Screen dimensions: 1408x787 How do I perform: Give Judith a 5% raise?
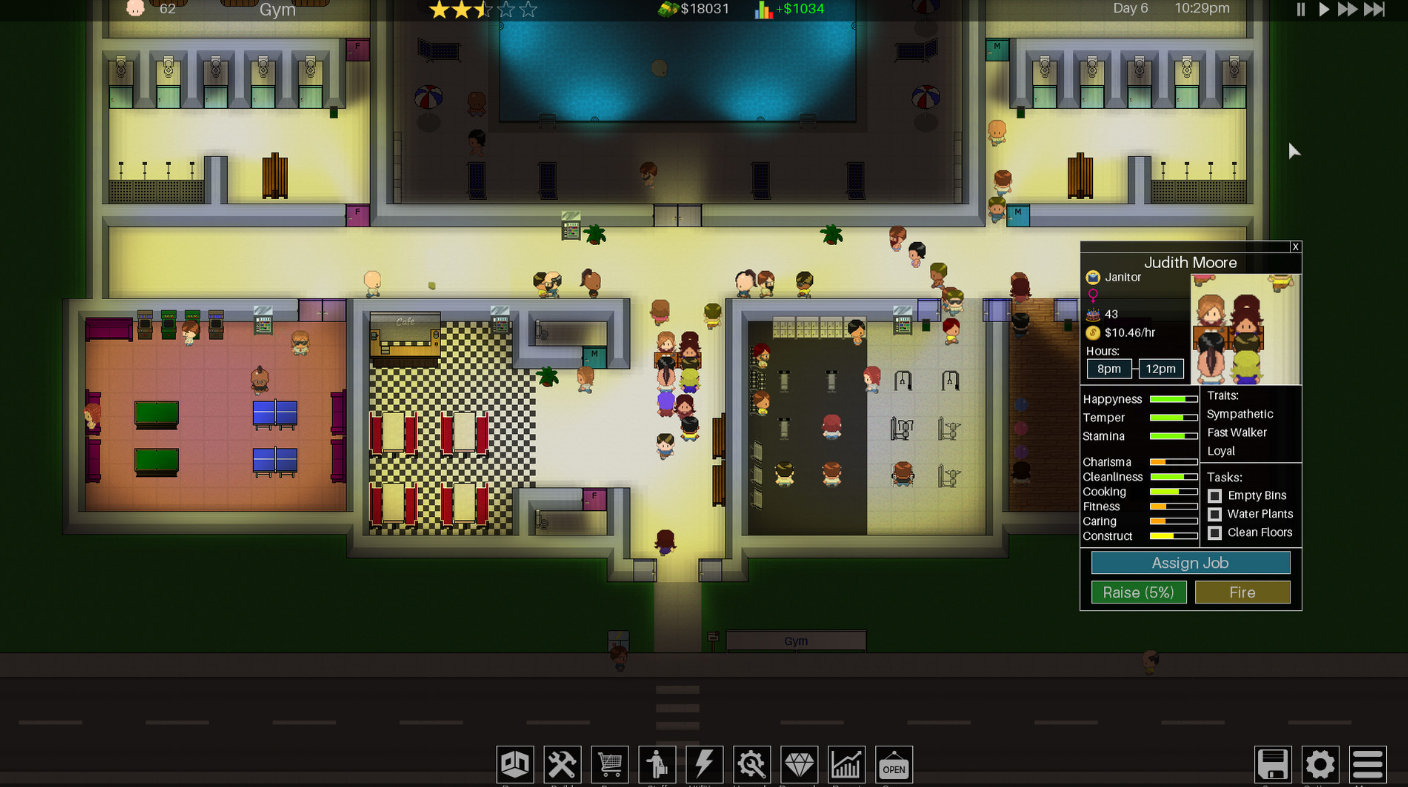coord(1138,593)
